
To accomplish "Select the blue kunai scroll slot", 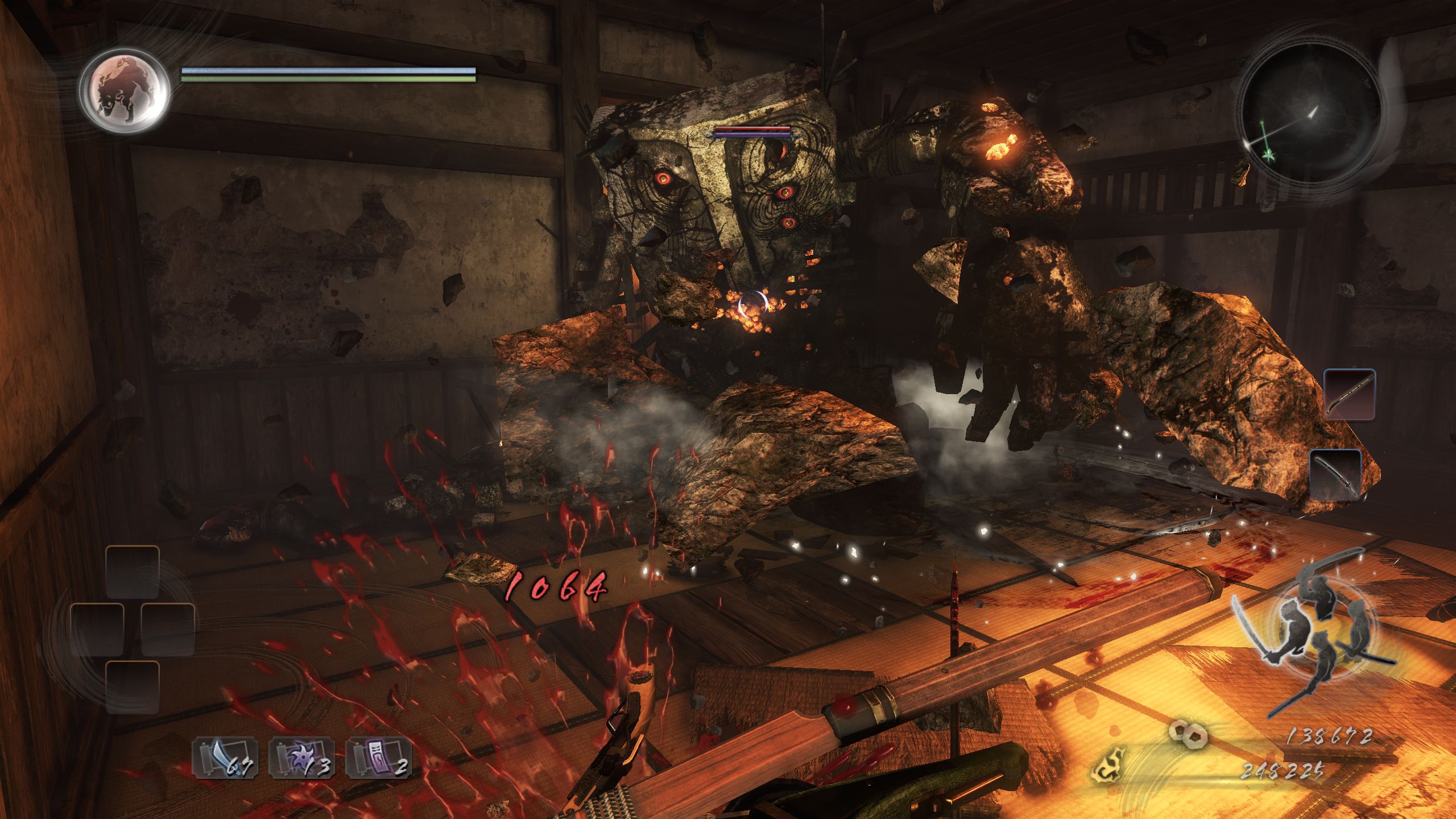I will [x=222, y=759].
